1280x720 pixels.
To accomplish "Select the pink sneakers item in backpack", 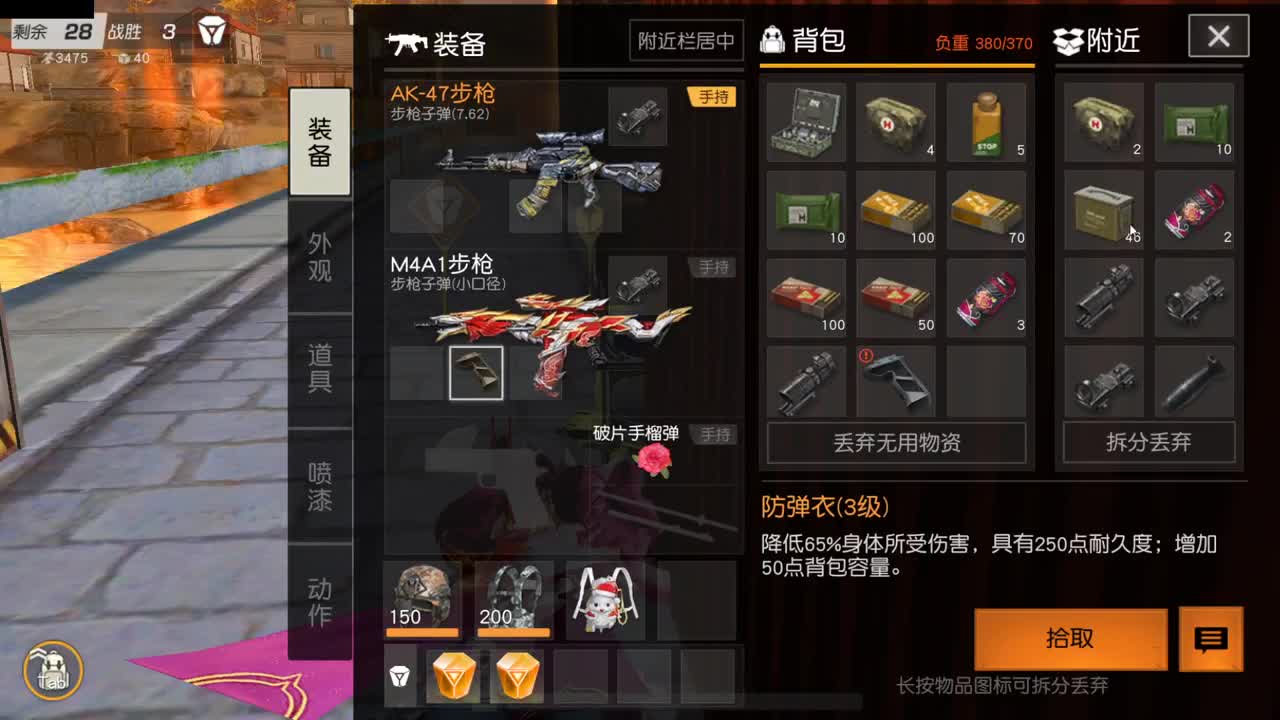I will [x=986, y=297].
